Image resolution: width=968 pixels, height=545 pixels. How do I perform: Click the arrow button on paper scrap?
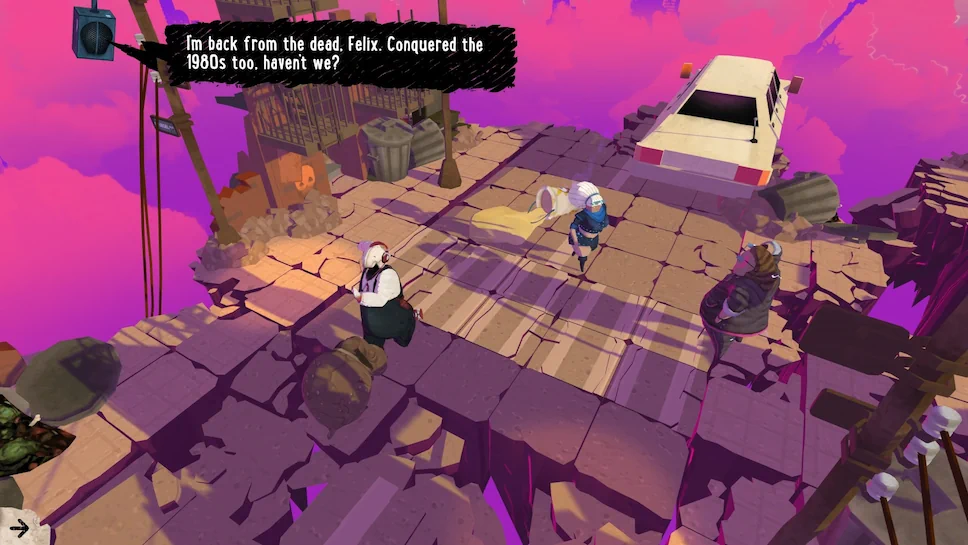pyautogui.click(x=17, y=527)
